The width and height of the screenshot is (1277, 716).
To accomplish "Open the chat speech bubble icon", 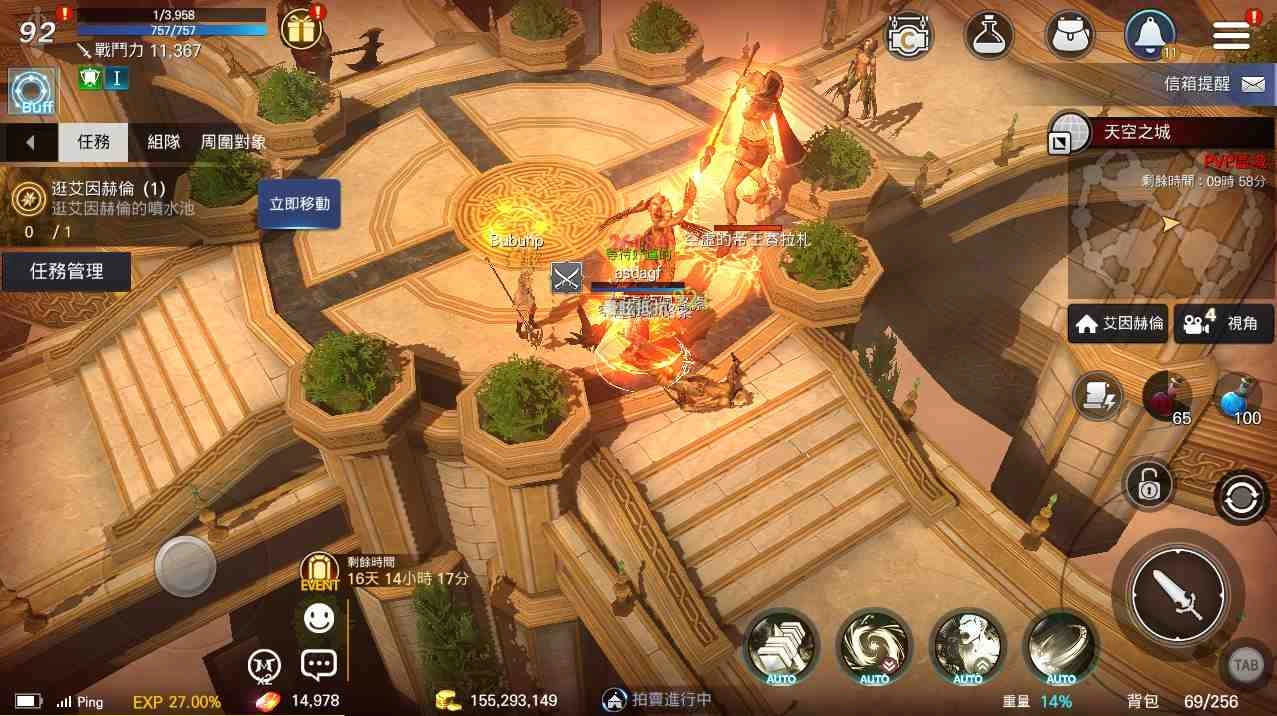I will [318, 663].
